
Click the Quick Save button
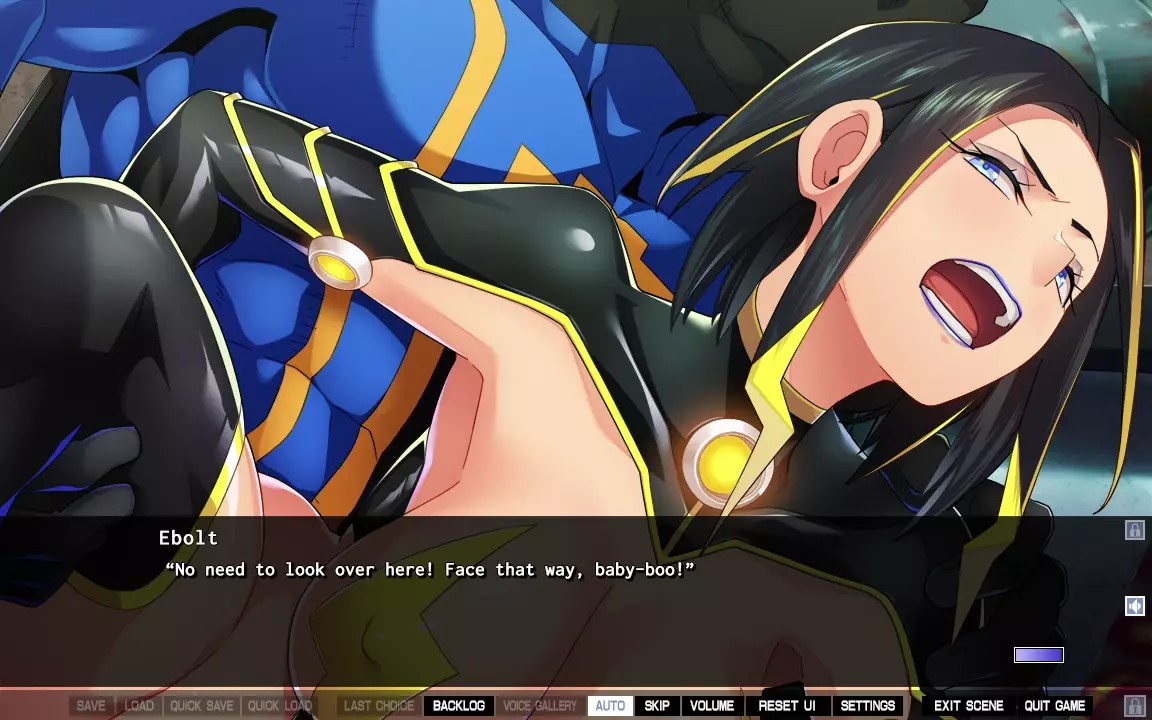click(201, 706)
